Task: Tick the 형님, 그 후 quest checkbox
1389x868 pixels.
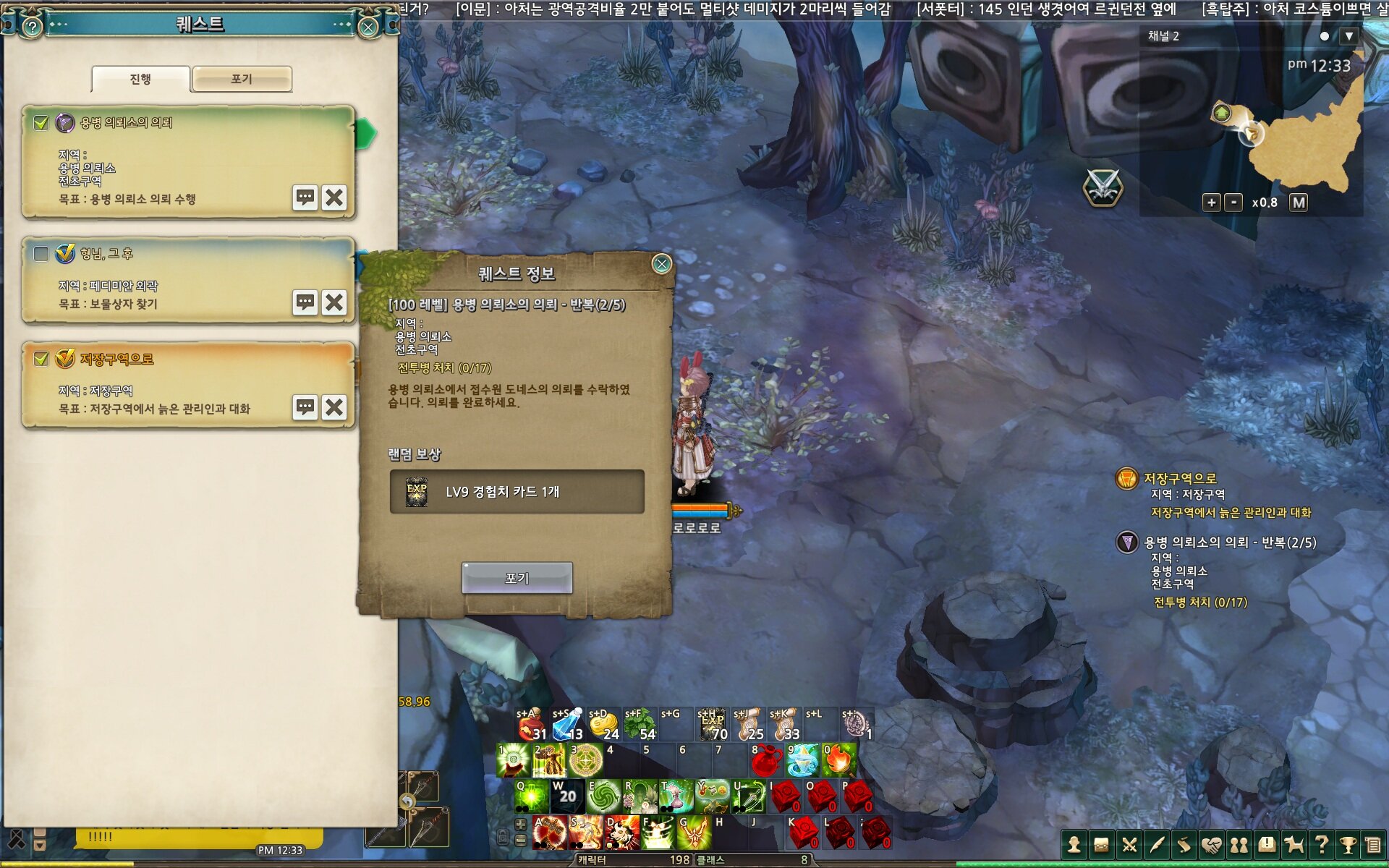Action: pos(41,254)
